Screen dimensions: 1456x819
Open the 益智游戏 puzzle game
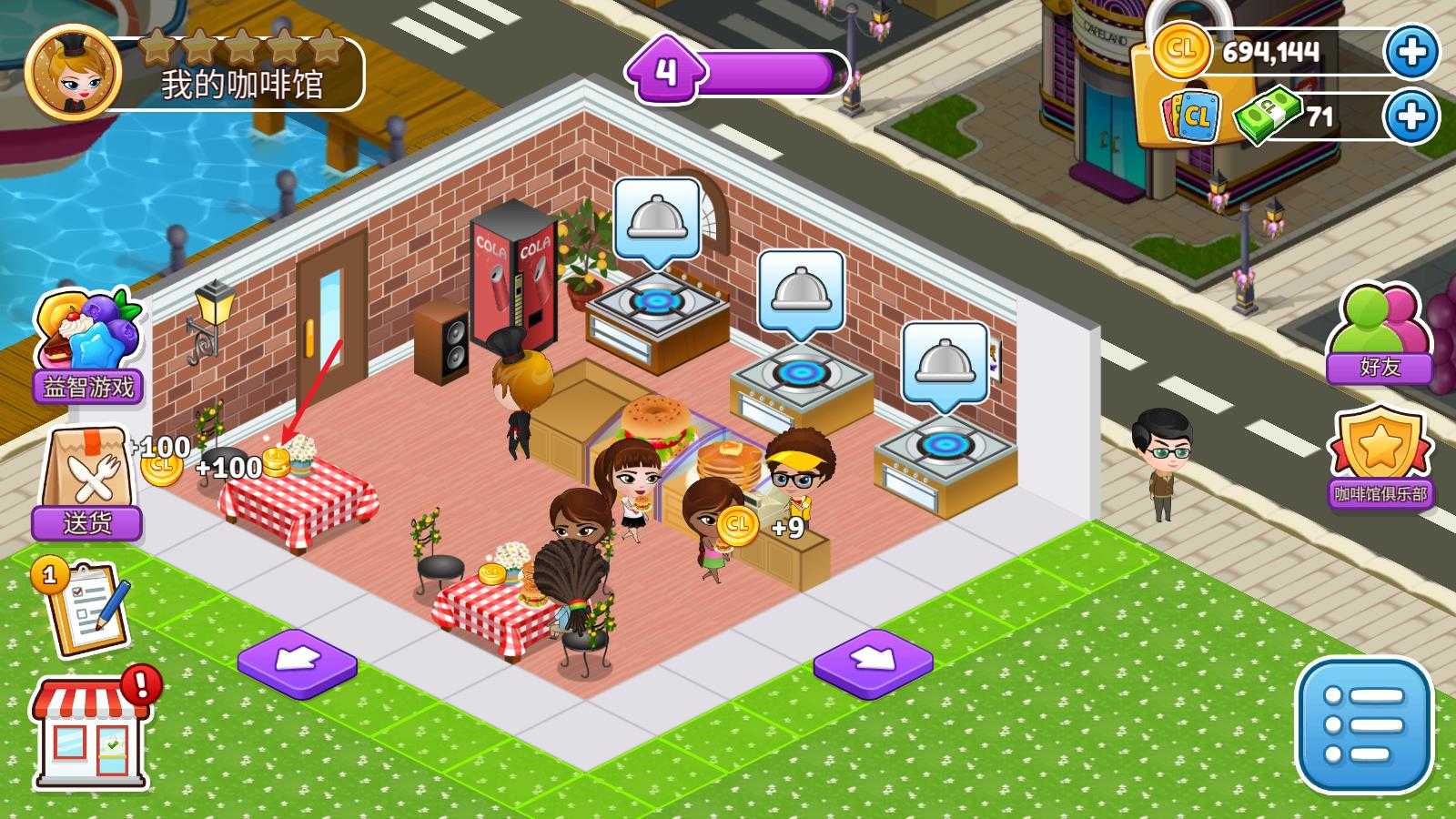tap(87, 346)
